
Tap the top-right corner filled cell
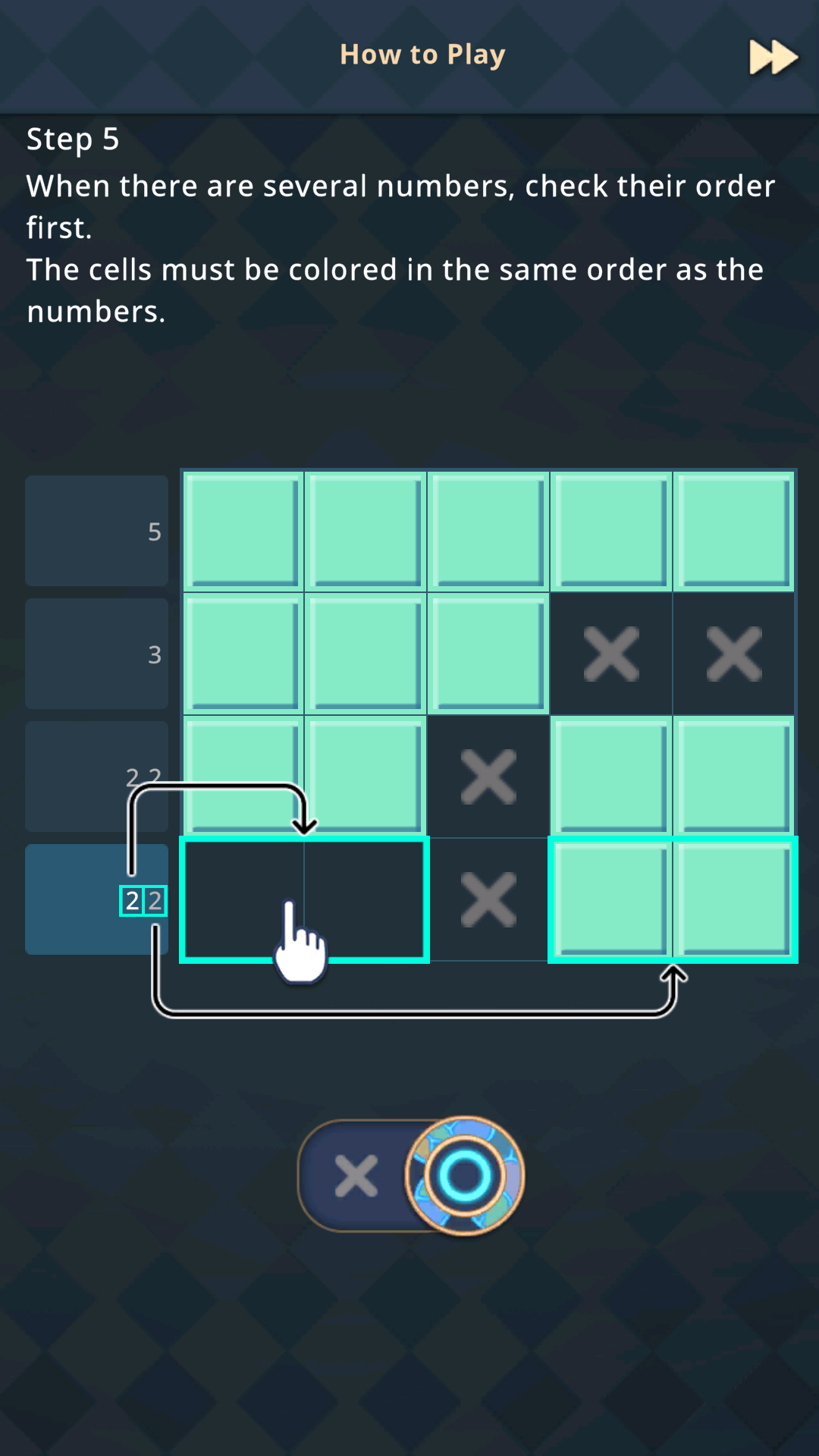(733, 531)
